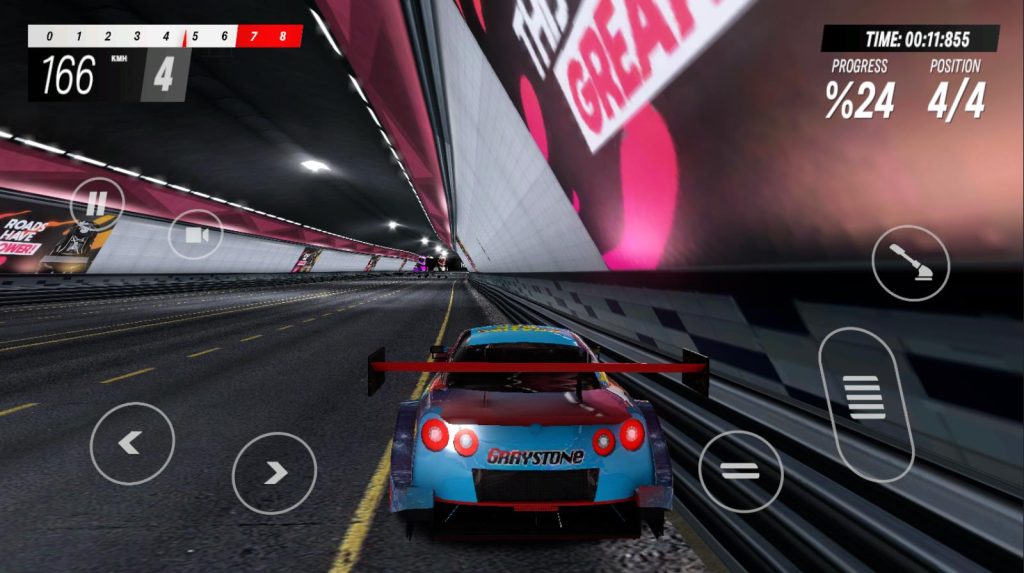Tap the round brake pedal button
The height and width of the screenshot is (573, 1024).
pyautogui.click(x=740, y=471)
